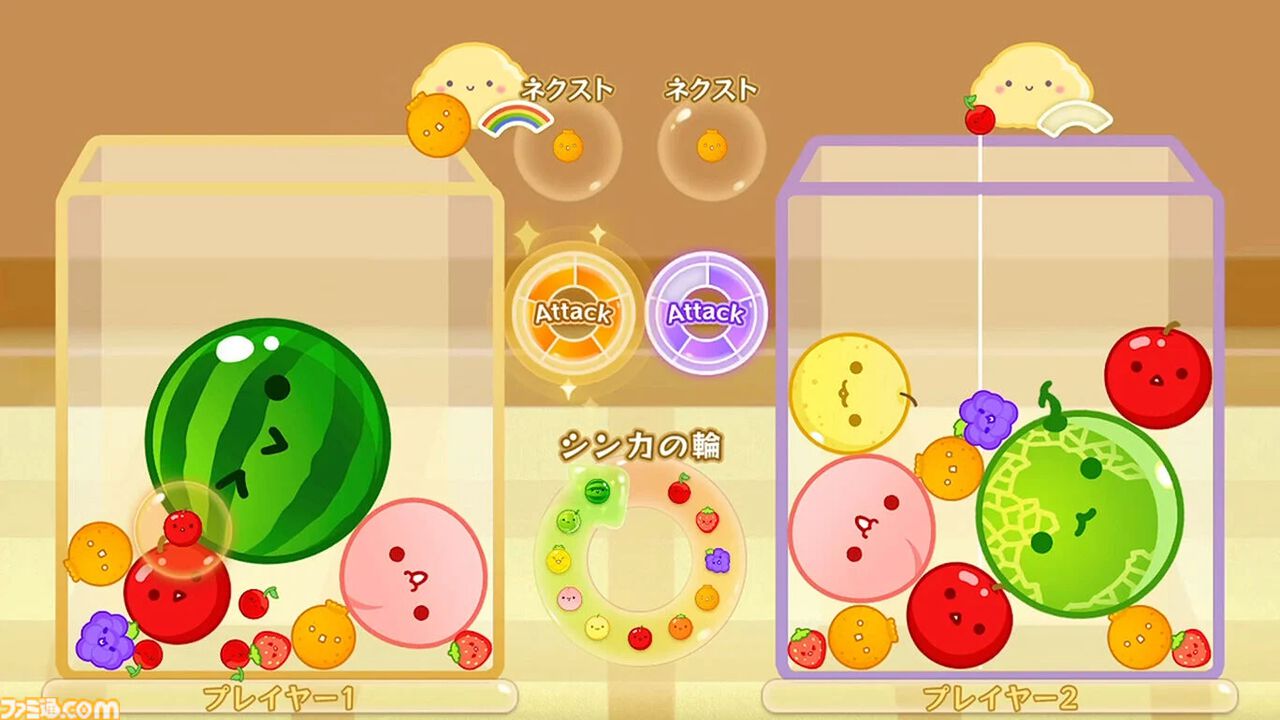
Task: Click the grape icon in the evolution ring
Action: [x=717, y=561]
